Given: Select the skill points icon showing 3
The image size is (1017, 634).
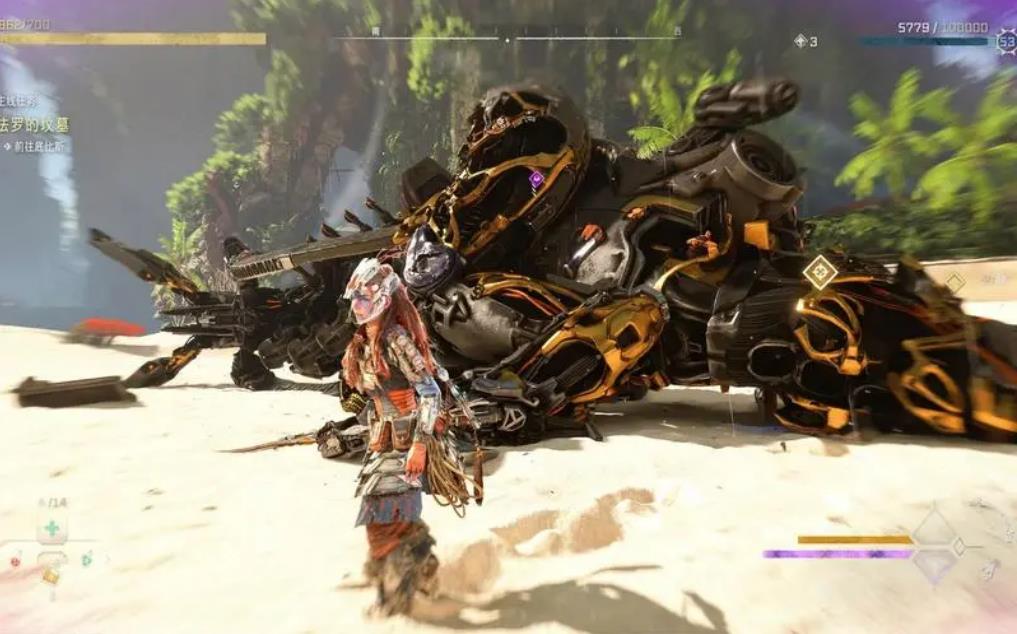Looking at the screenshot, I should [x=801, y=41].
